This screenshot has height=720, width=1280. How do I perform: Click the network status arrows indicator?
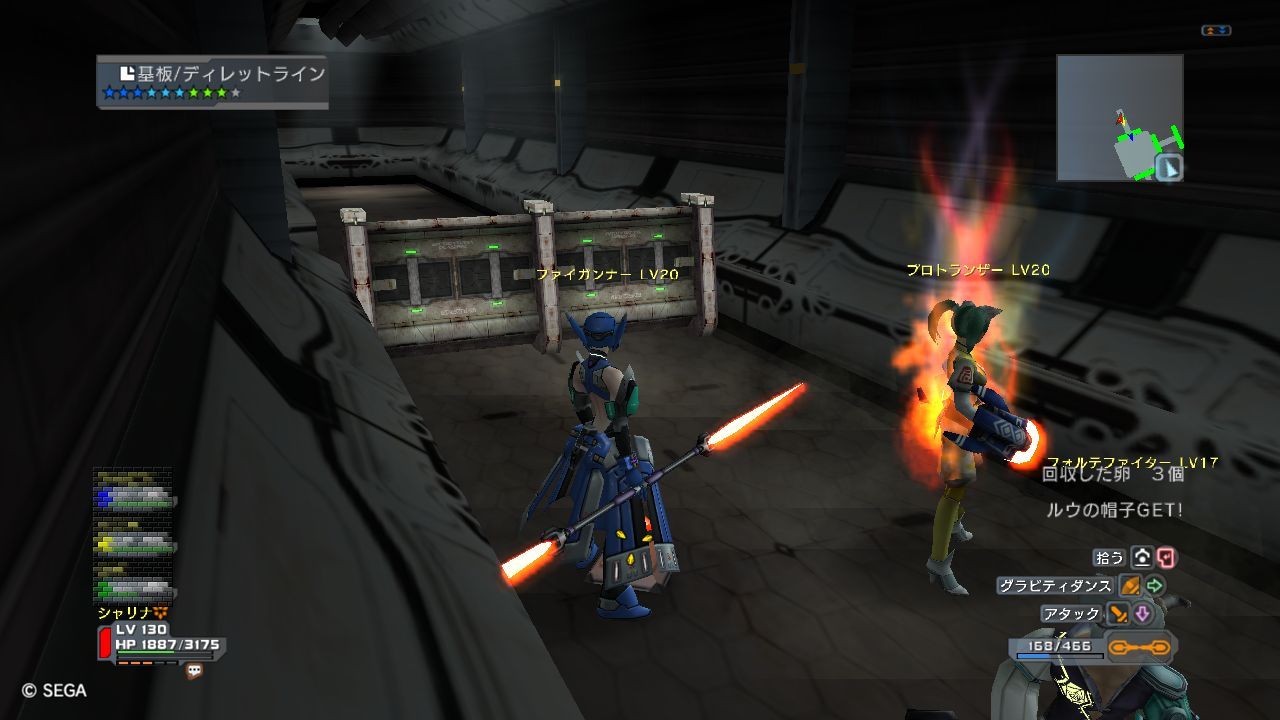point(1215,31)
